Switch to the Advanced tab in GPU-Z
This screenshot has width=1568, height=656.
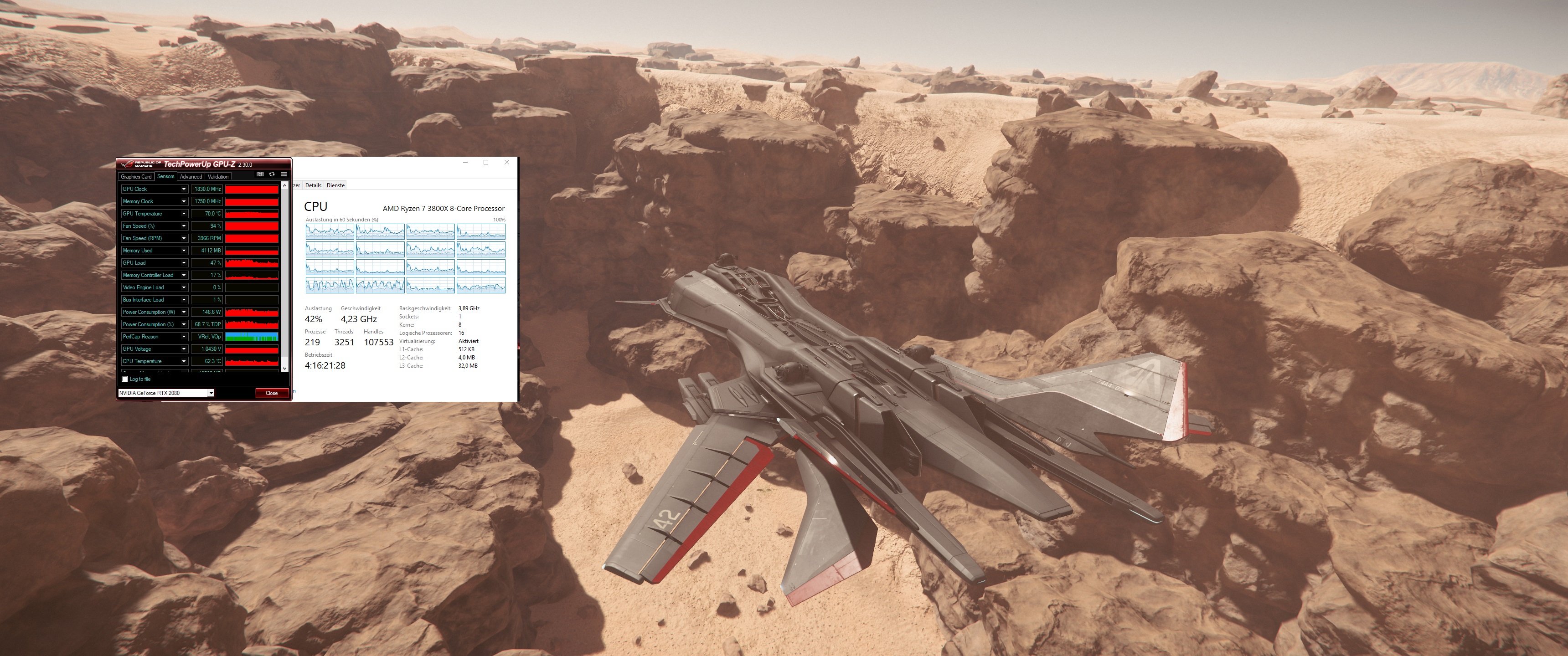[x=191, y=176]
